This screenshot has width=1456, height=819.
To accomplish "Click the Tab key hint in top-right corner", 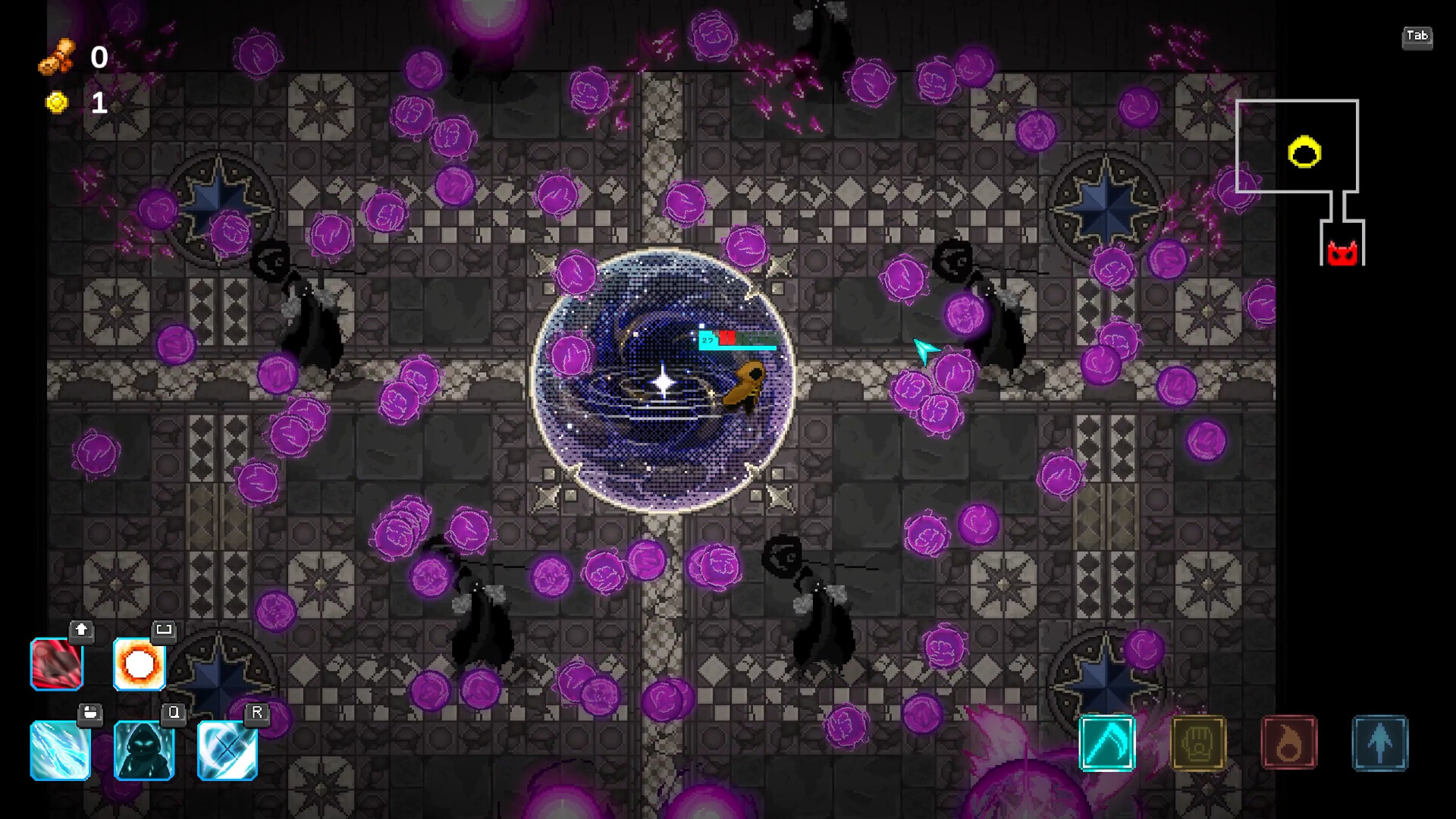I will click(x=1418, y=36).
